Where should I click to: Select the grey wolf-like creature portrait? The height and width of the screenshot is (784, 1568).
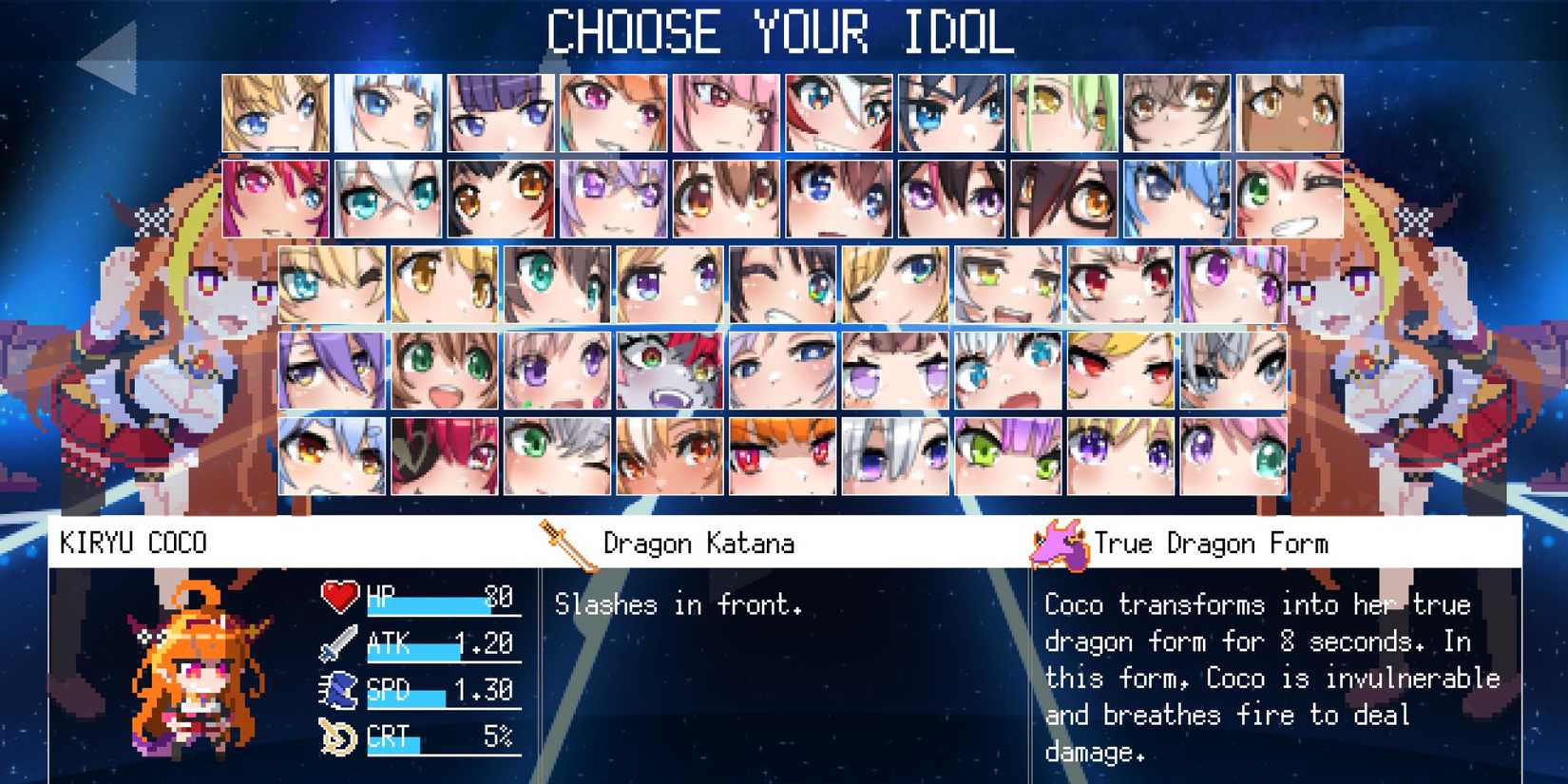669,370
